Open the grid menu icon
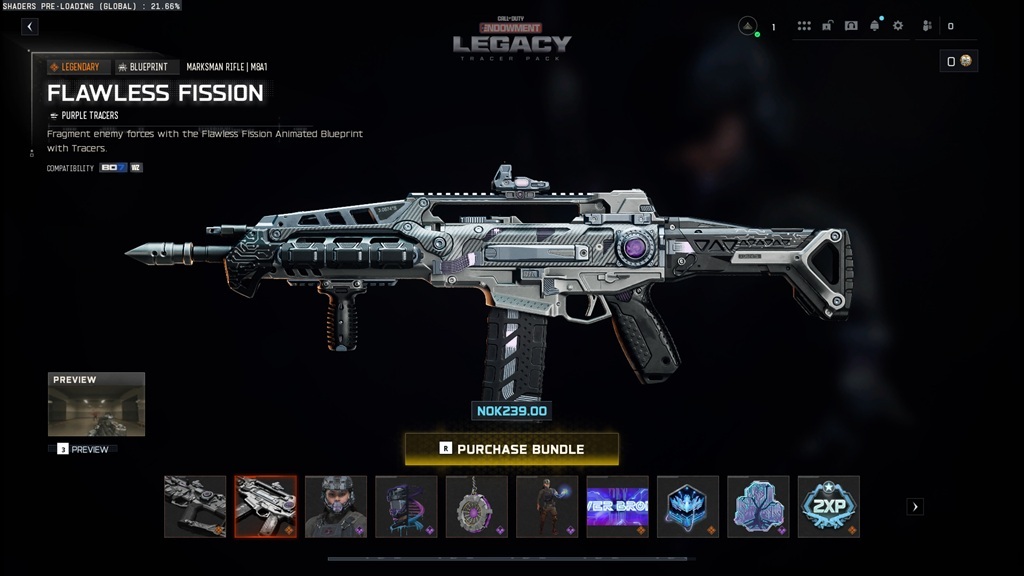1024x576 pixels. [804, 26]
